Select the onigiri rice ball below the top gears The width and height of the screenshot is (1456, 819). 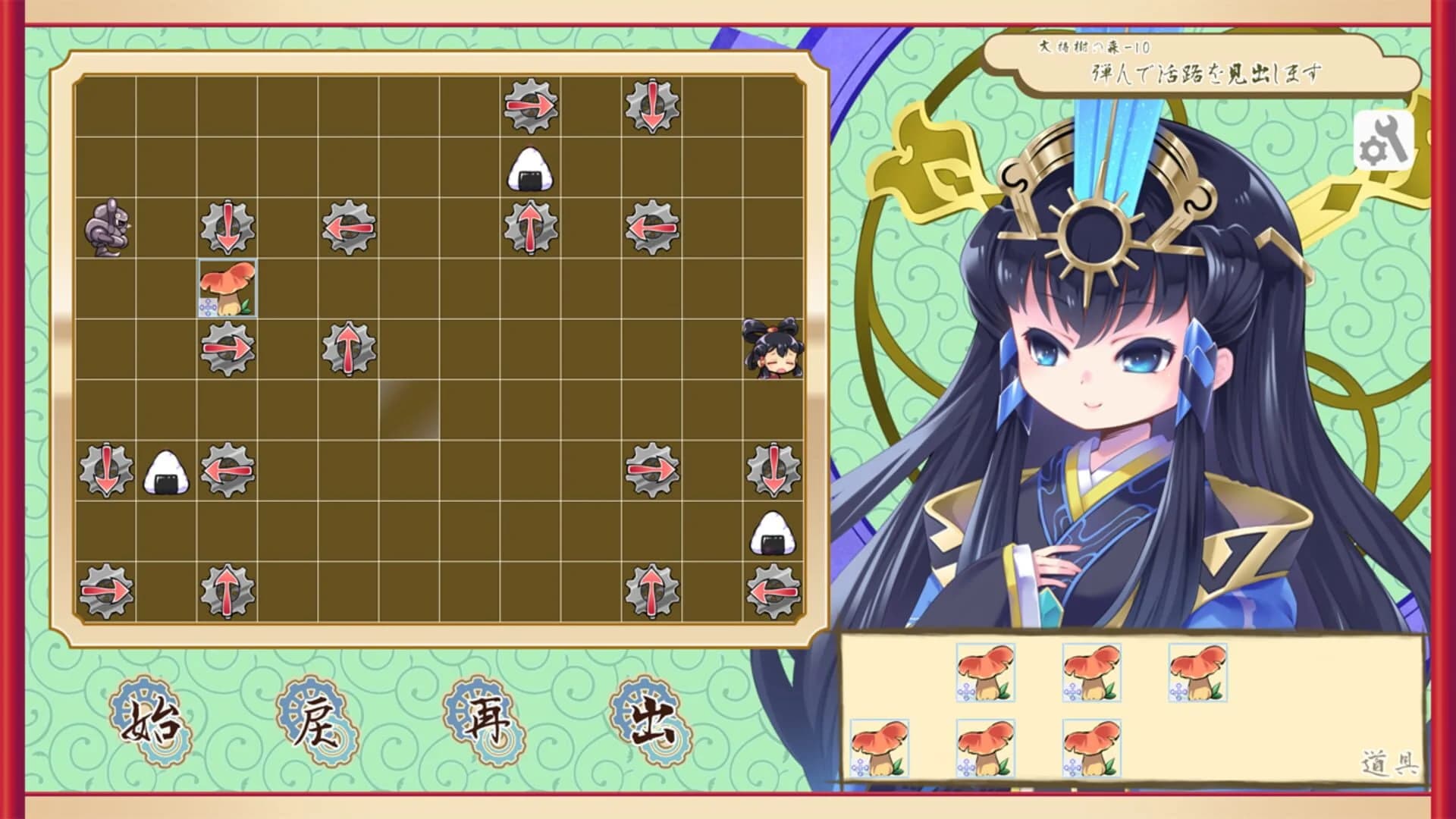529,170
